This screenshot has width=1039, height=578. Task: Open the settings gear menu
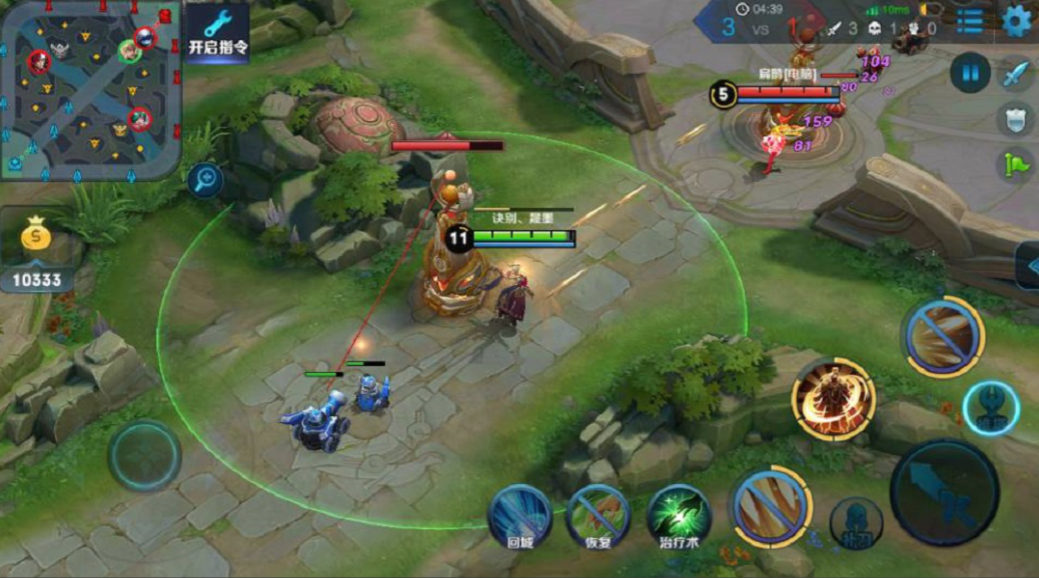1016,21
